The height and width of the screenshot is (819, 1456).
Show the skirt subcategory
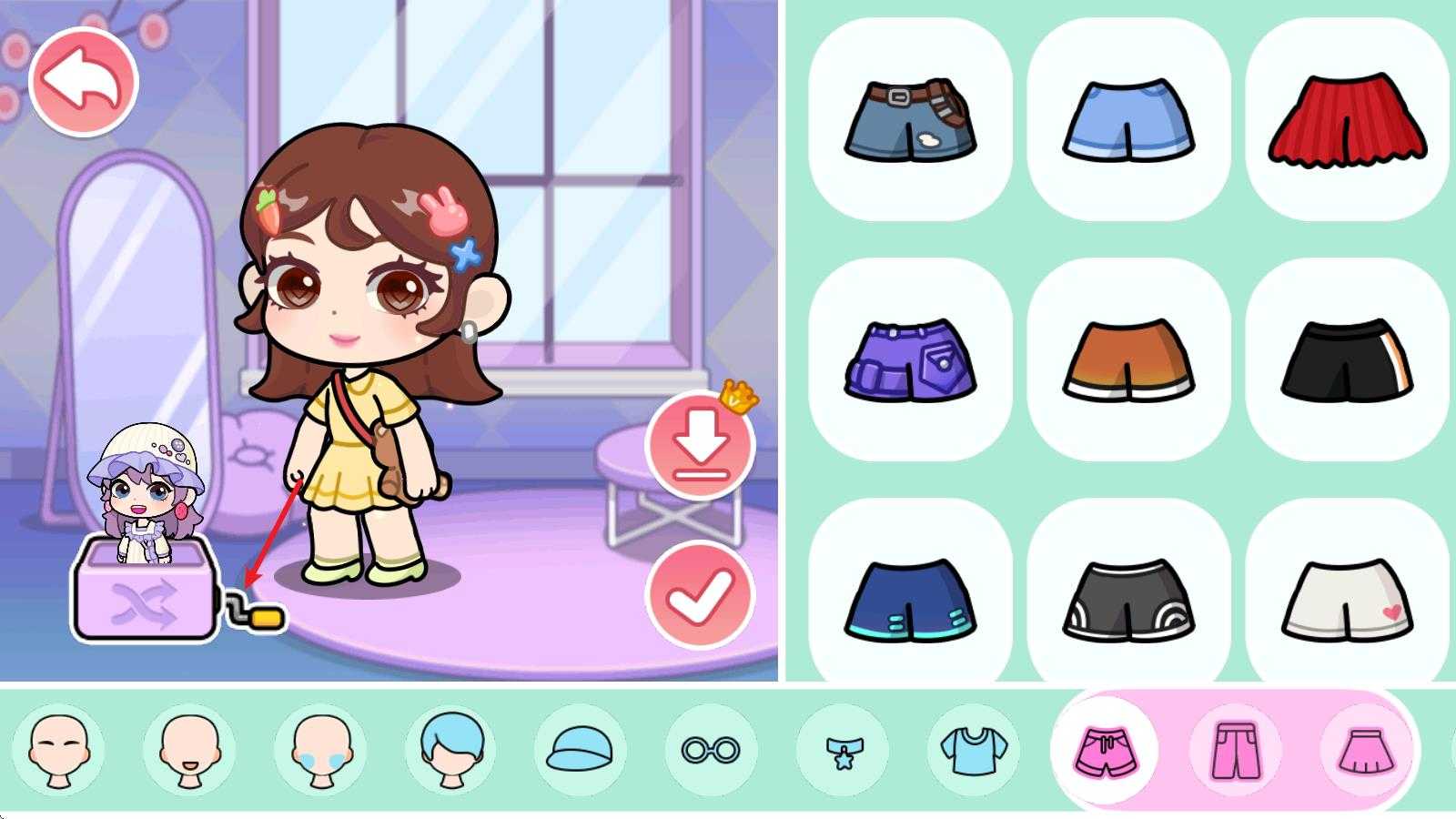(x=1366, y=751)
